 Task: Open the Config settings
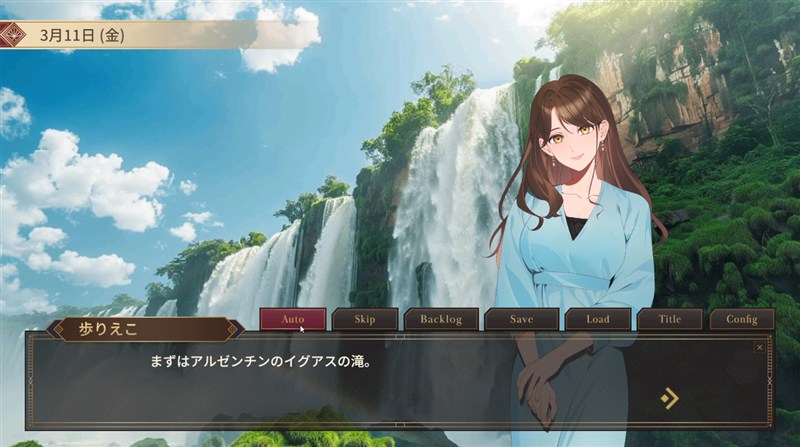pyautogui.click(x=742, y=320)
